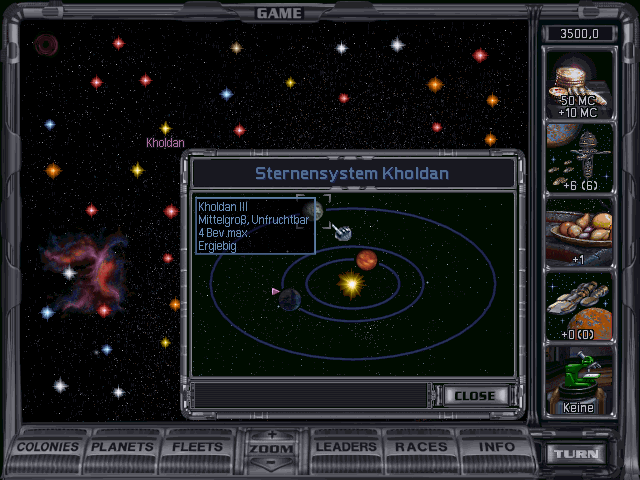Open the Races diplomacy screen
This screenshot has width=640, height=480.
pos(421,447)
